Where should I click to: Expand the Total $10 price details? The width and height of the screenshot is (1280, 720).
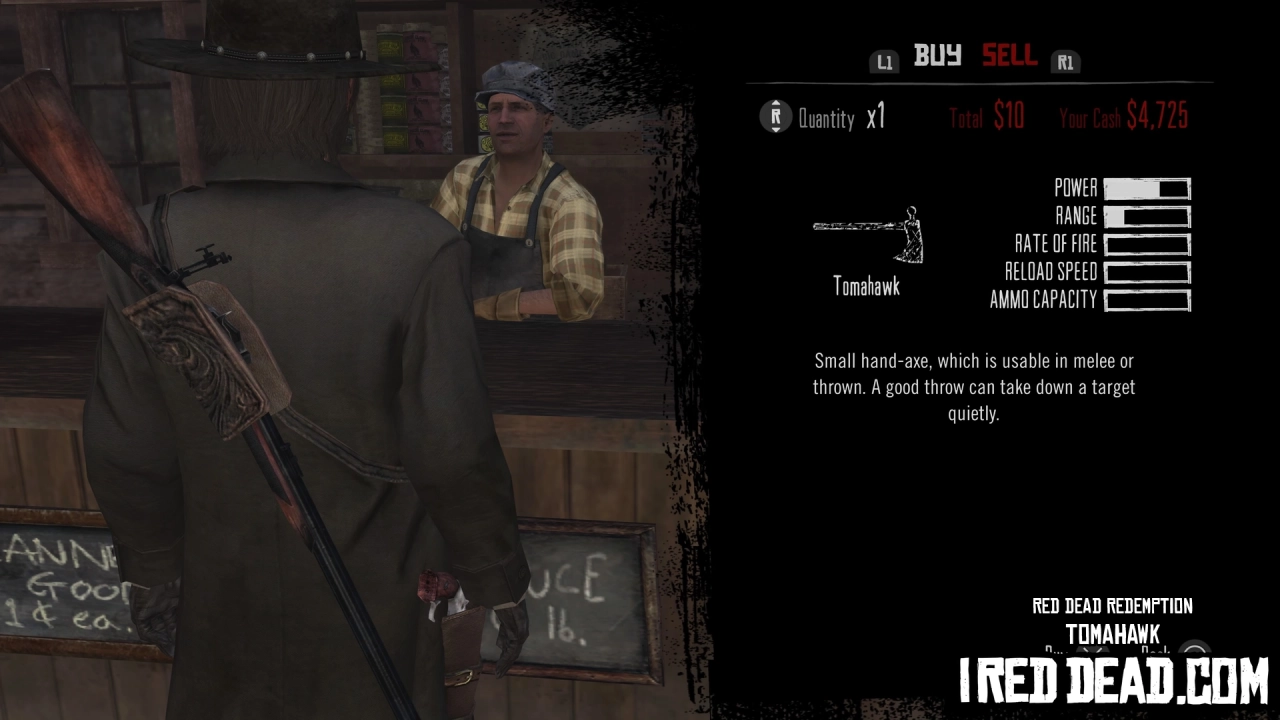point(985,117)
